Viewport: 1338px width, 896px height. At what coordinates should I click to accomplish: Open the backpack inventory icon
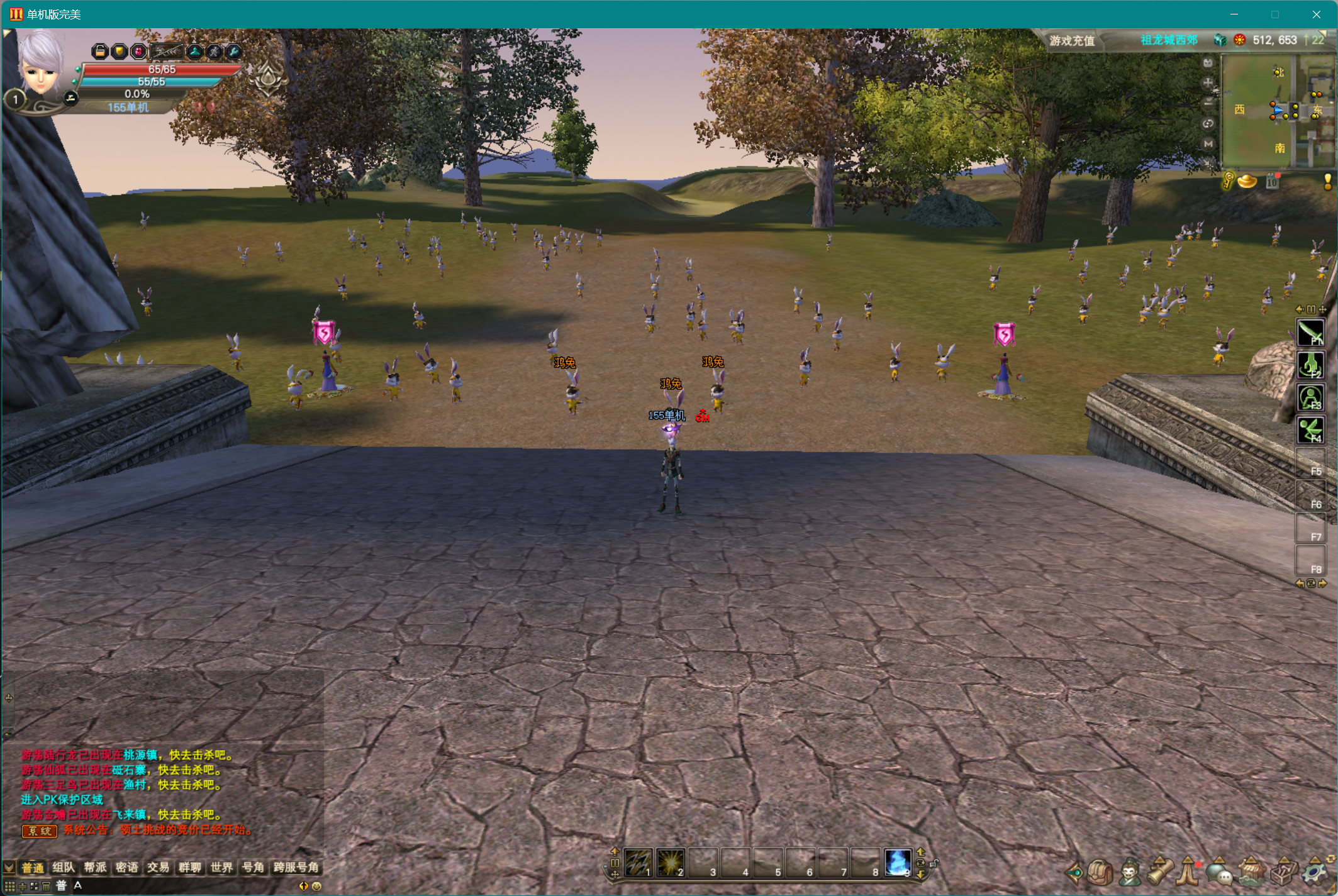pos(1100,872)
